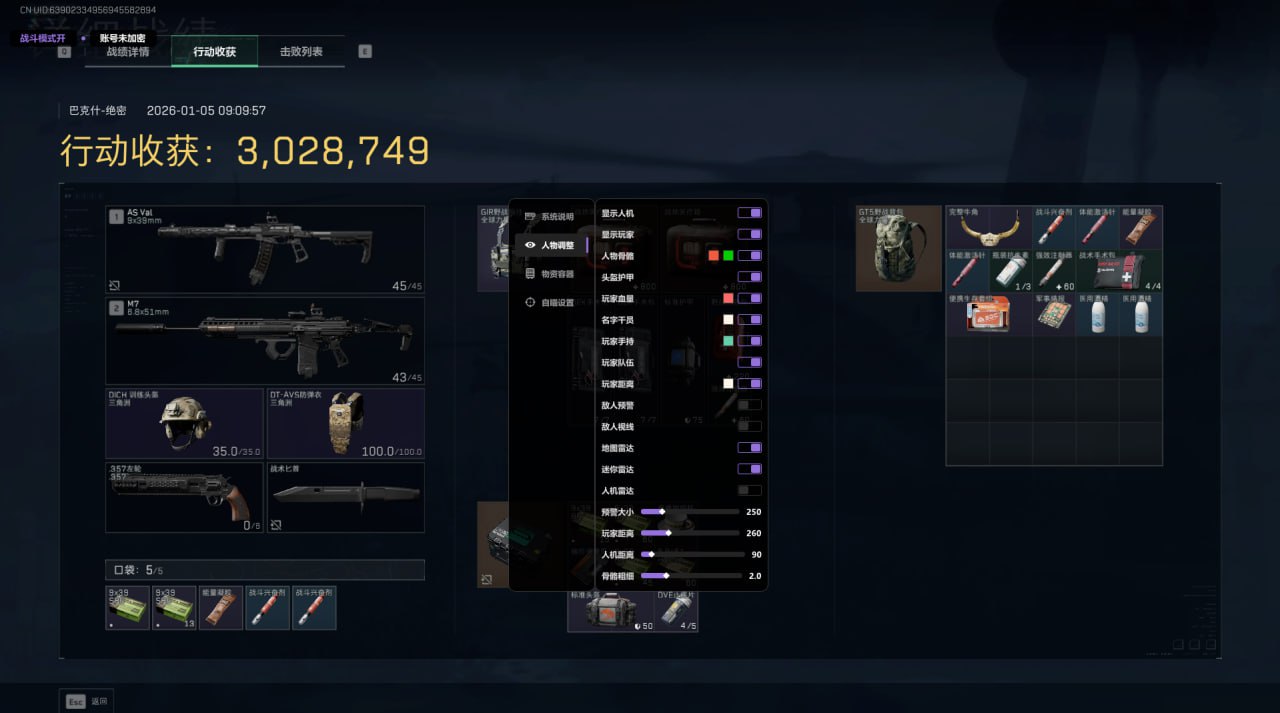Inspect the GT5 field backpack
This screenshot has width=1280, height=713.
[899, 248]
